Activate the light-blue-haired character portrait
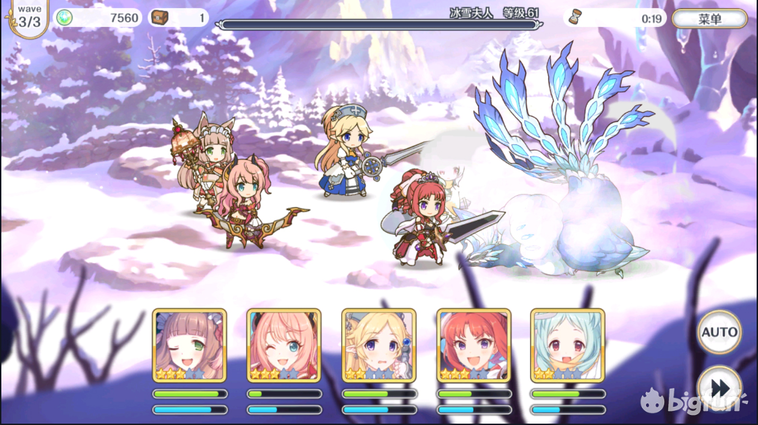This screenshot has width=758, height=425. [x=567, y=346]
